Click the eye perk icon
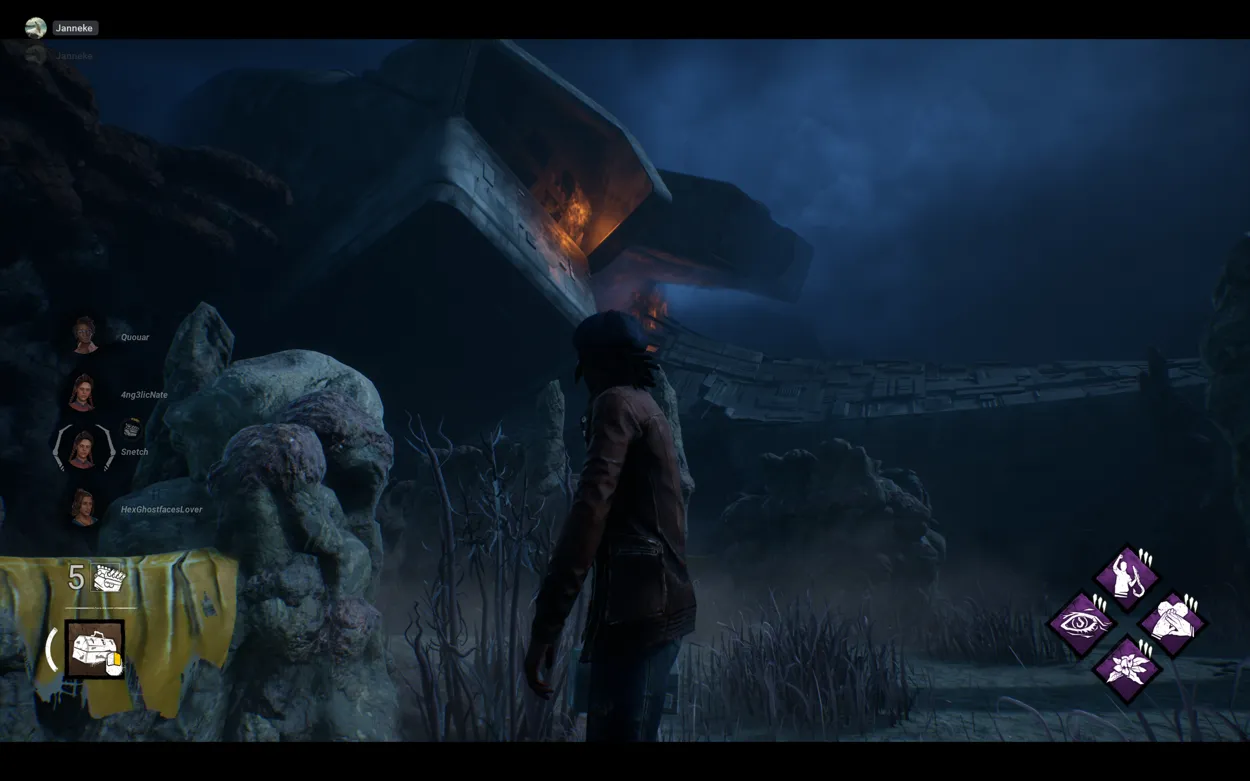 tap(1081, 623)
